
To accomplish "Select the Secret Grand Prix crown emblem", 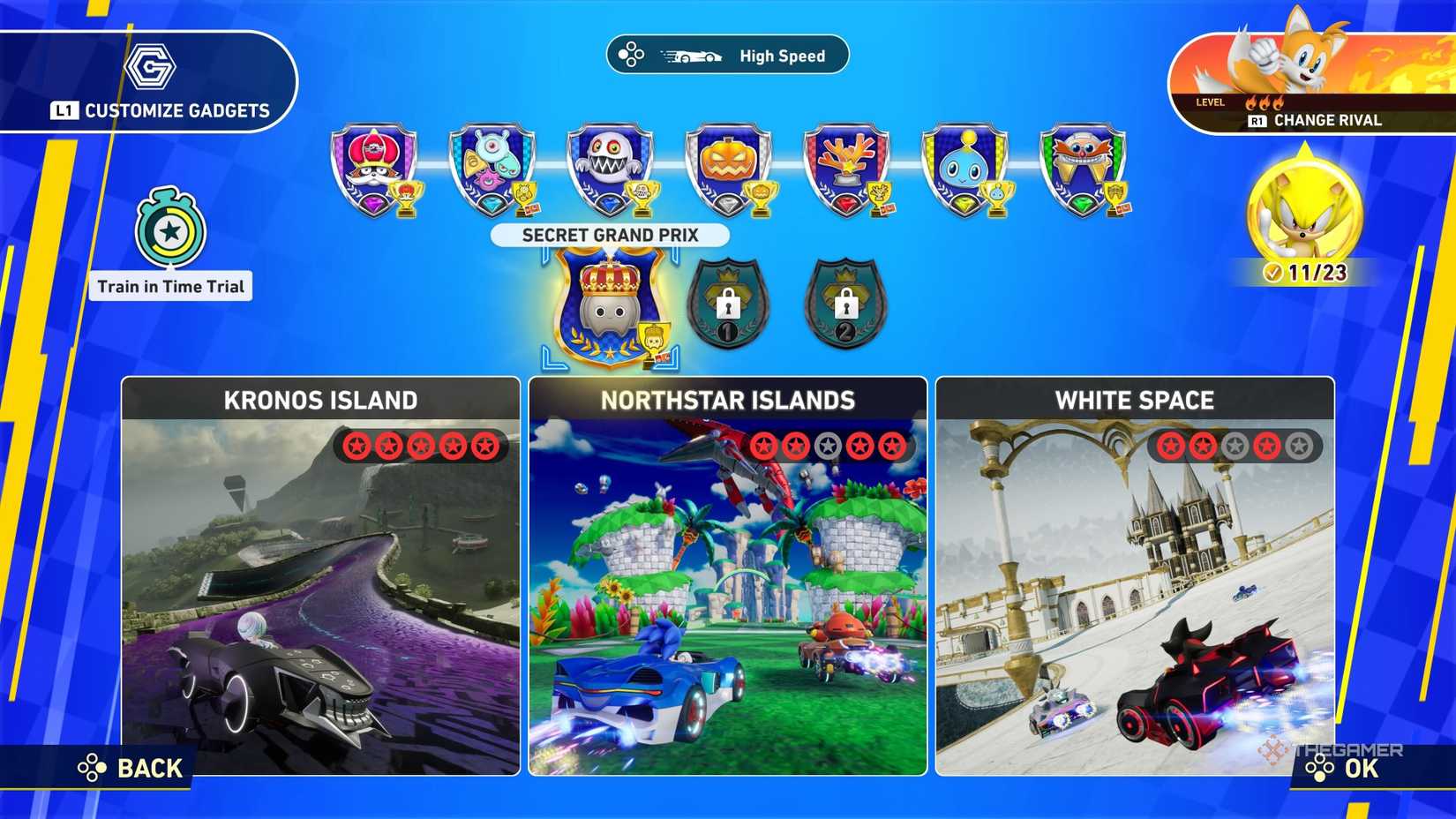I will click(610, 306).
